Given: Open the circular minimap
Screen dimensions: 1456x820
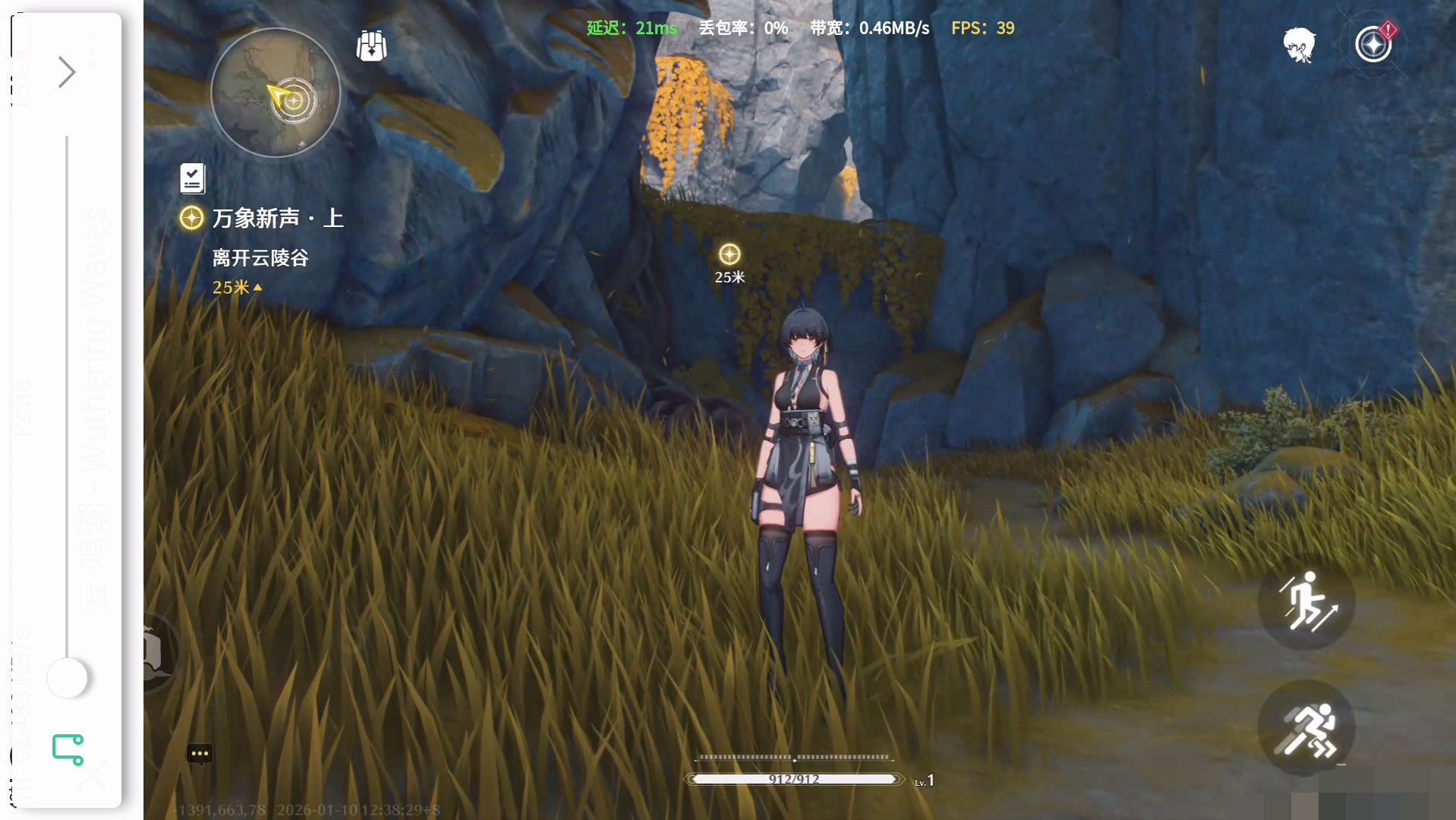Looking at the screenshot, I should (x=275, y=93).
